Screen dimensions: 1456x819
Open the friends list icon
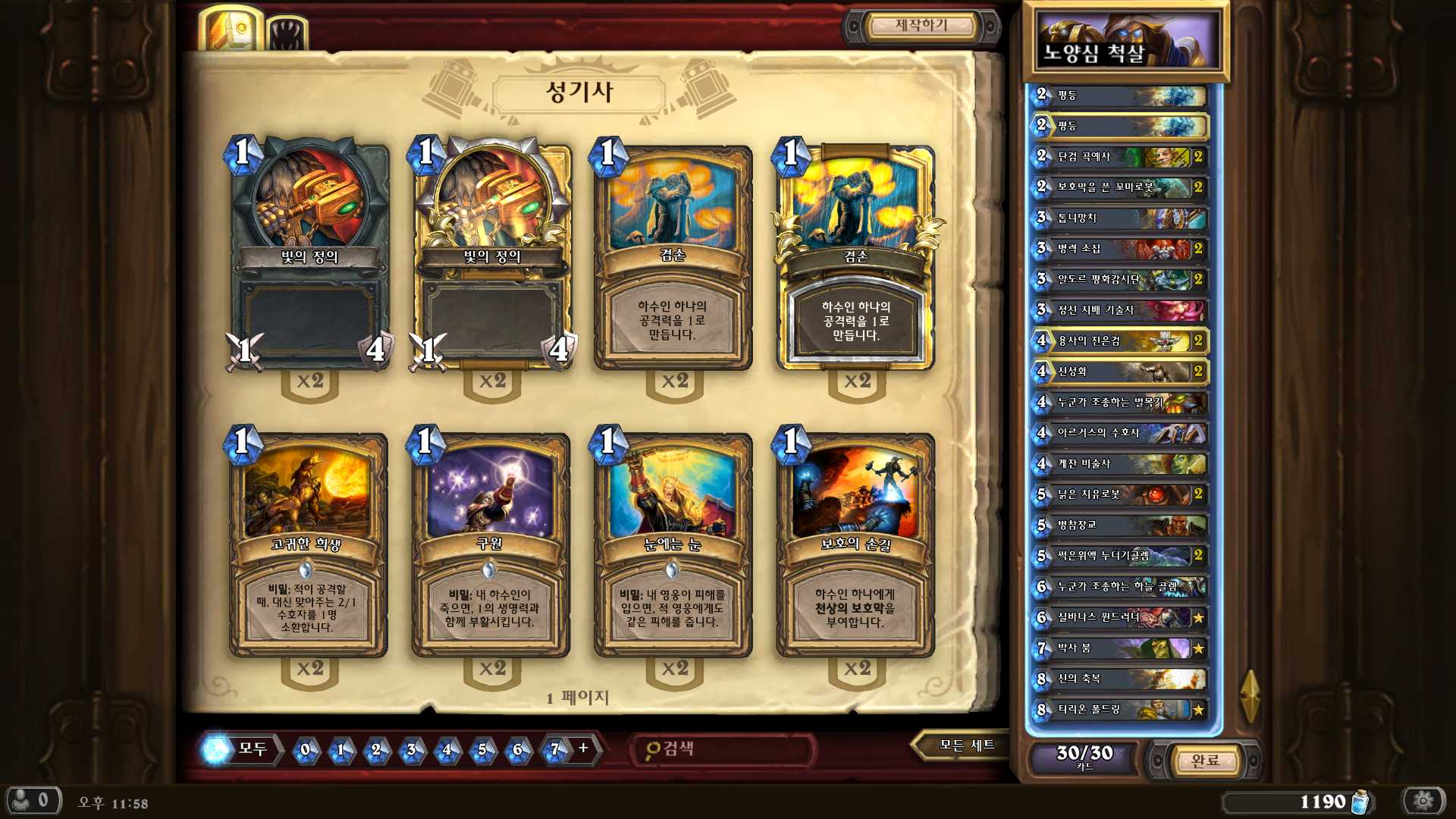33,800
